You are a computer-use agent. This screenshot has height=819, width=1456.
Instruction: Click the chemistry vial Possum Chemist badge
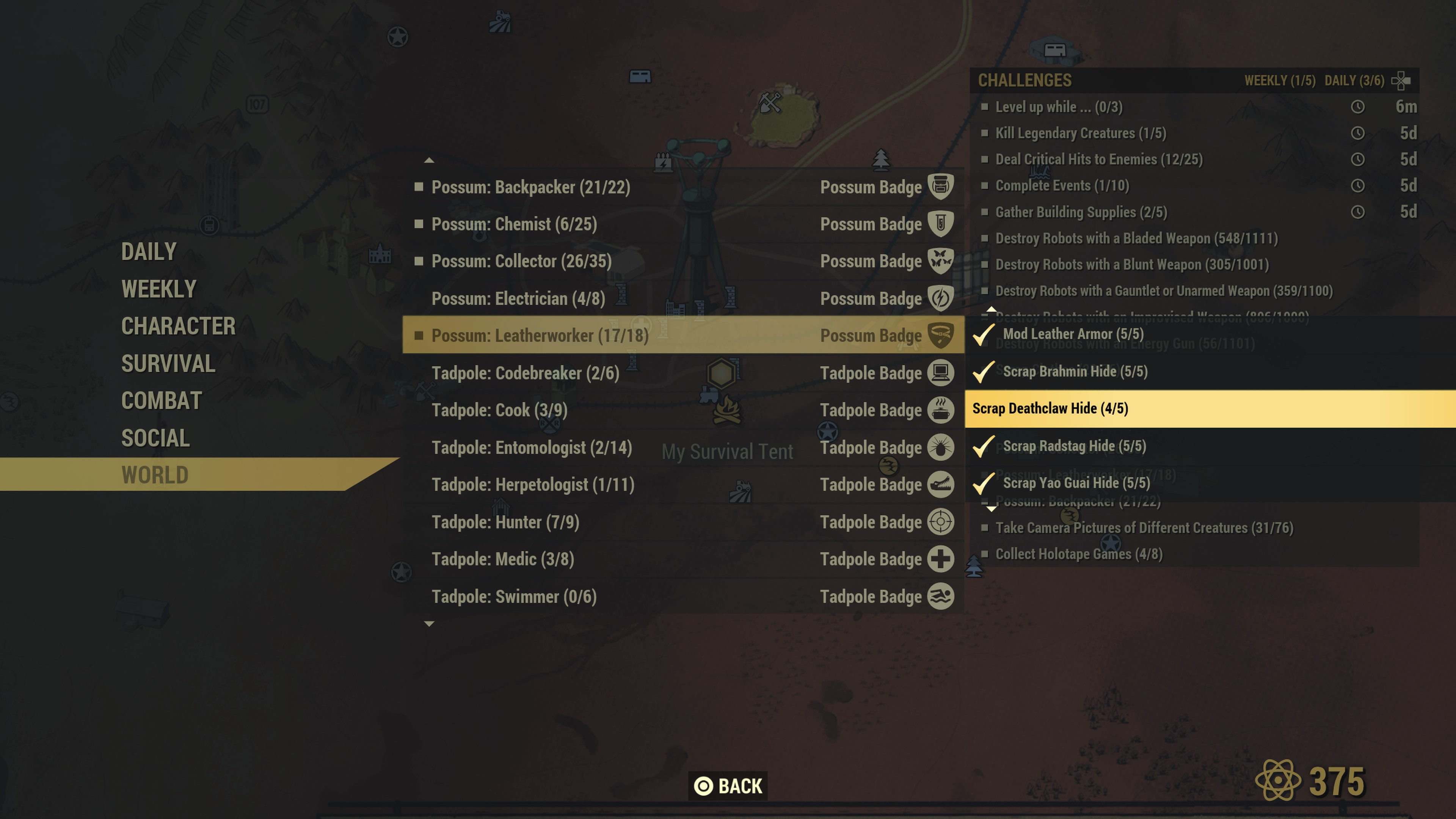941,224
